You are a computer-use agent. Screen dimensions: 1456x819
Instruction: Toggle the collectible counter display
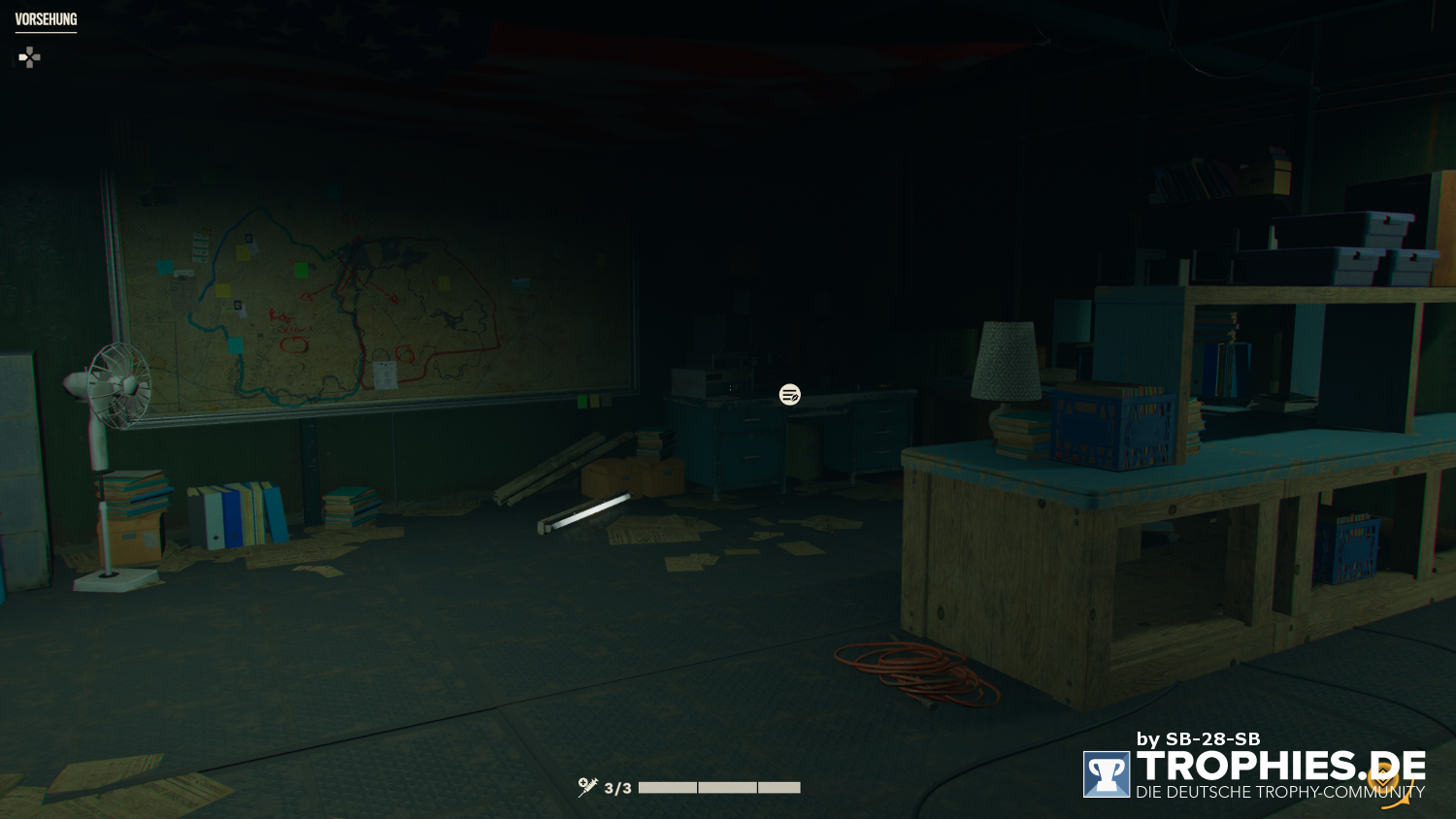[616, 788]
